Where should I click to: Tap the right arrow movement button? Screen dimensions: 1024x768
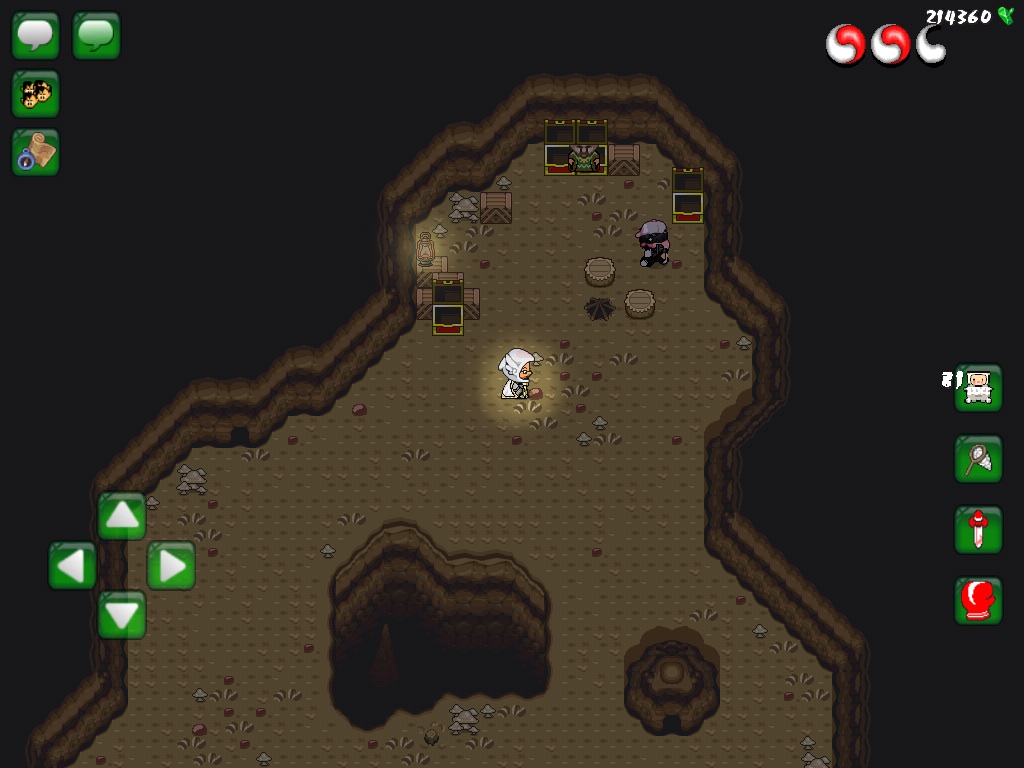tap(171, 566)
